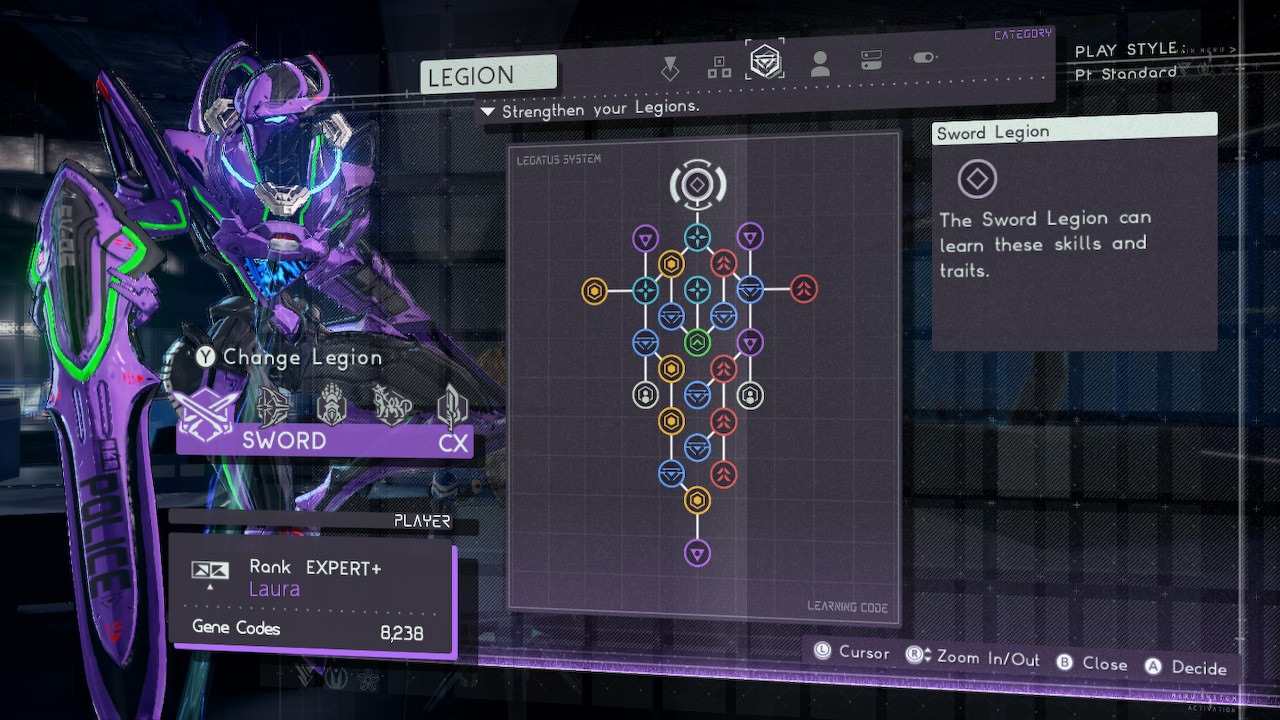The height and width of the screenshot is (720, 1280).
Task: Switch to the Beast Legion icon
Action: pyautogui.click(x=391, y=406)
